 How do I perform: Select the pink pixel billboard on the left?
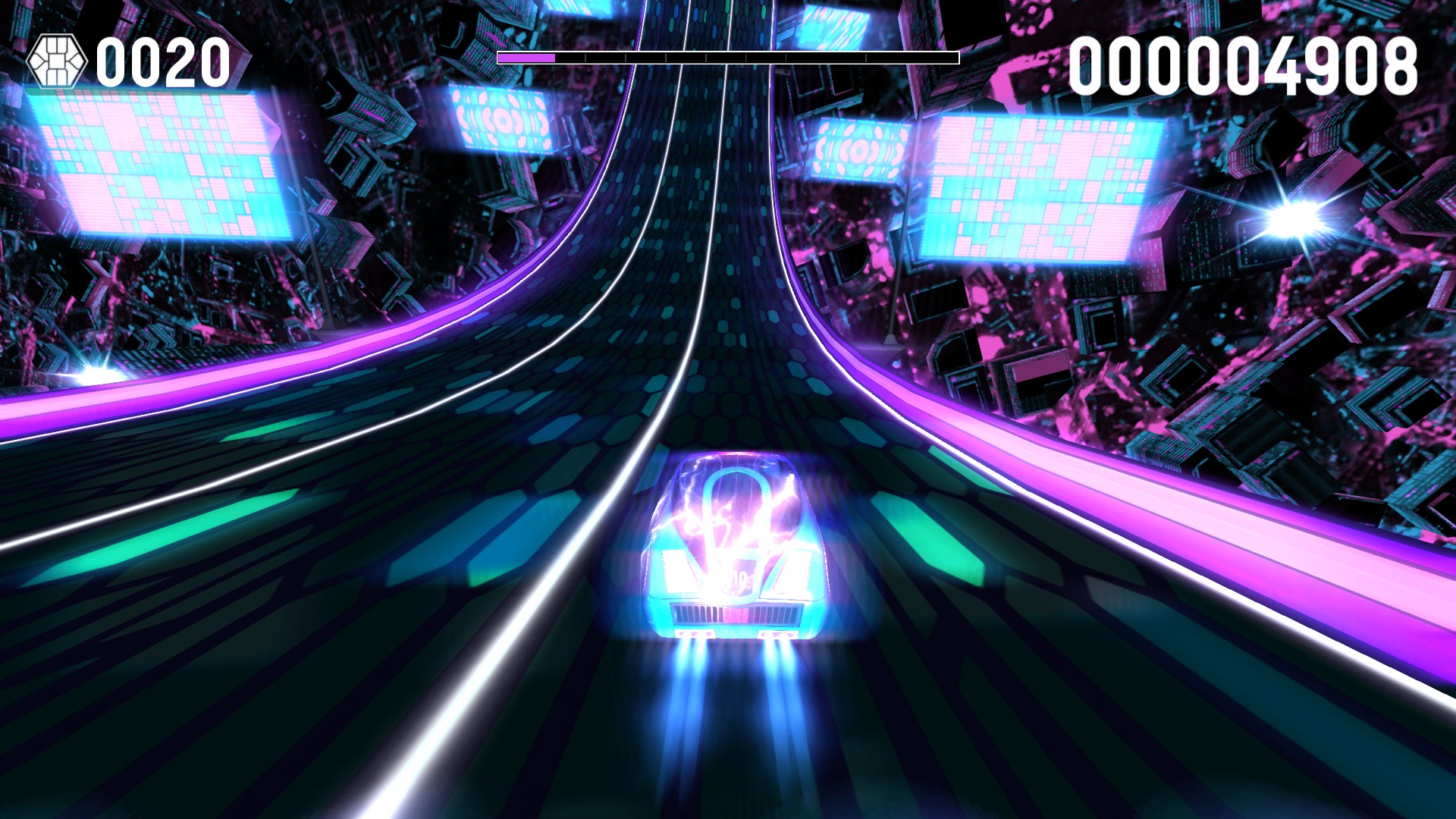click(x=163, y=163)
